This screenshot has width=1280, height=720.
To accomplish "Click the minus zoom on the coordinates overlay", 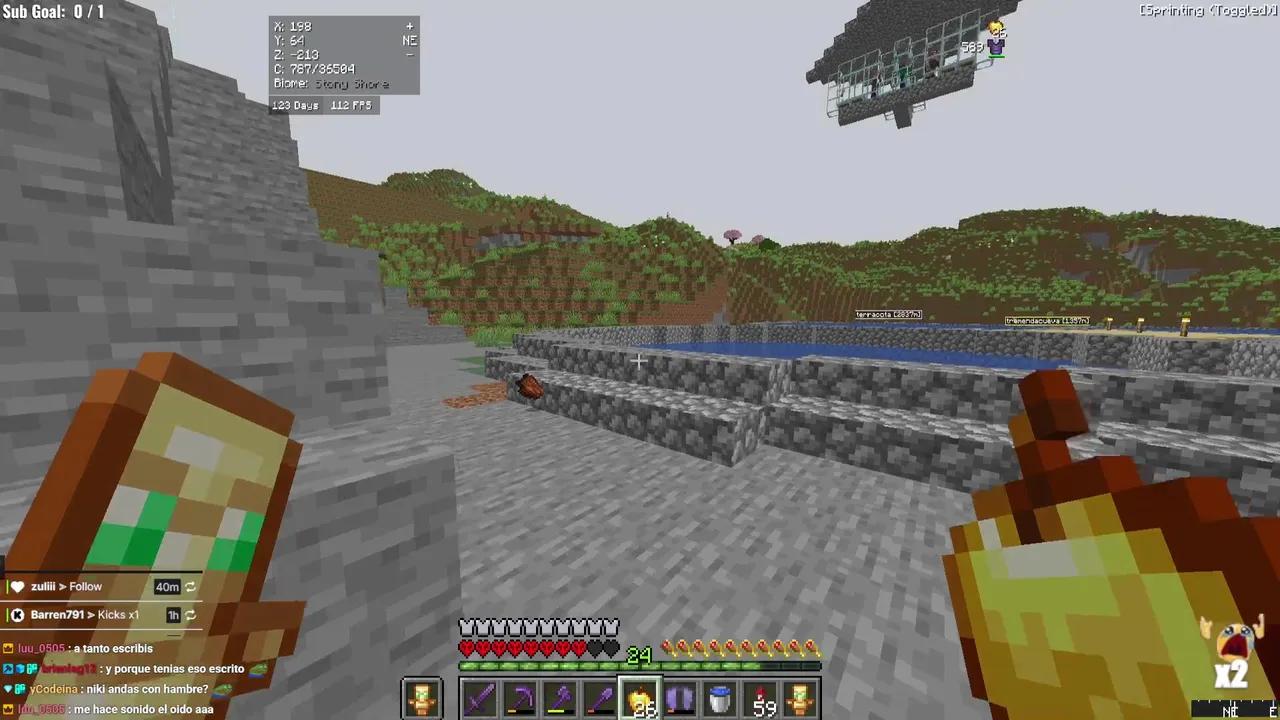I will 409,55.
